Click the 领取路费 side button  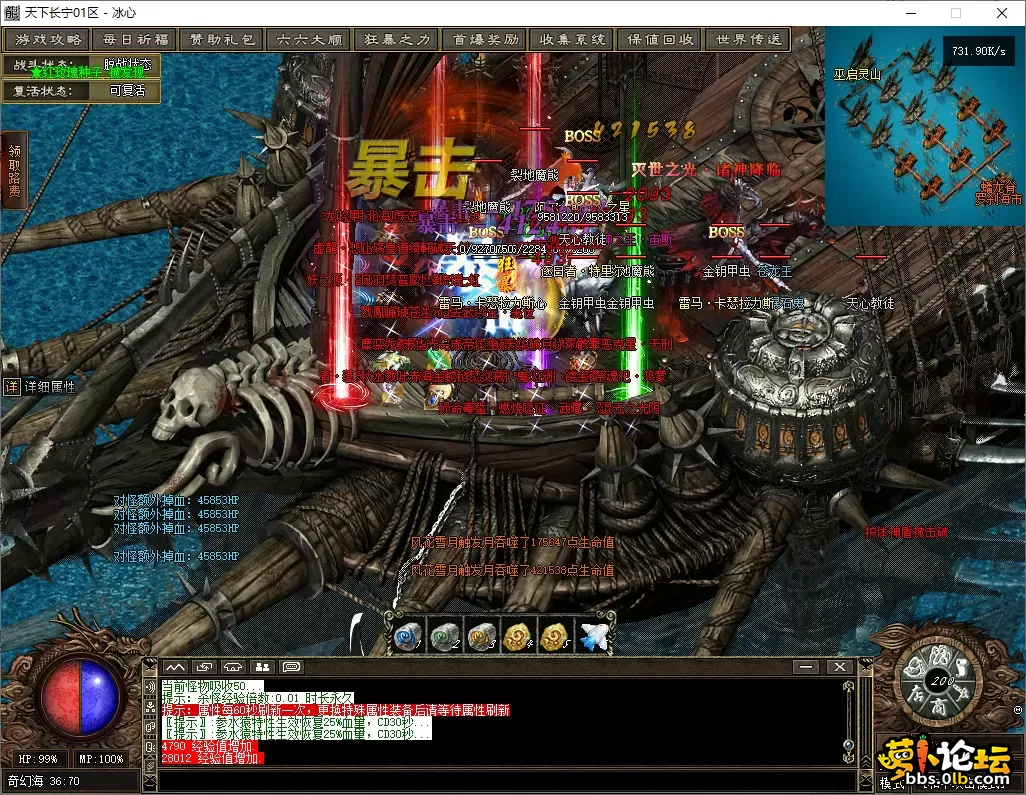(14, 170)
